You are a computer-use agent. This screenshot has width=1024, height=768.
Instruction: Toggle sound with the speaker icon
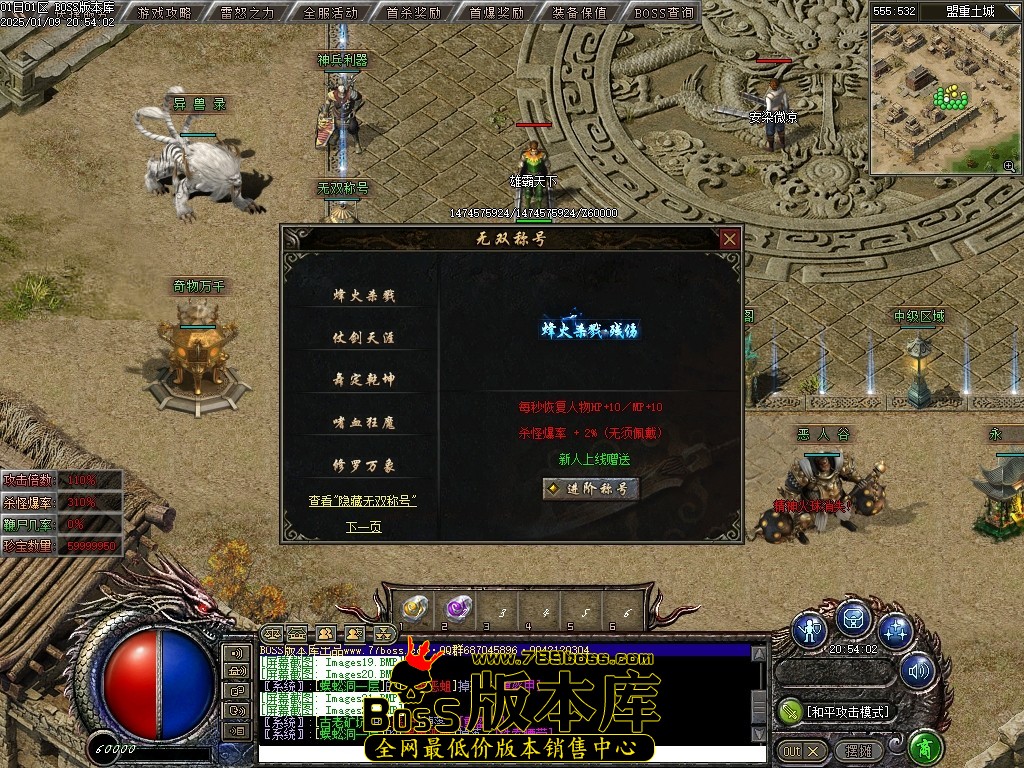coord(916,671)
